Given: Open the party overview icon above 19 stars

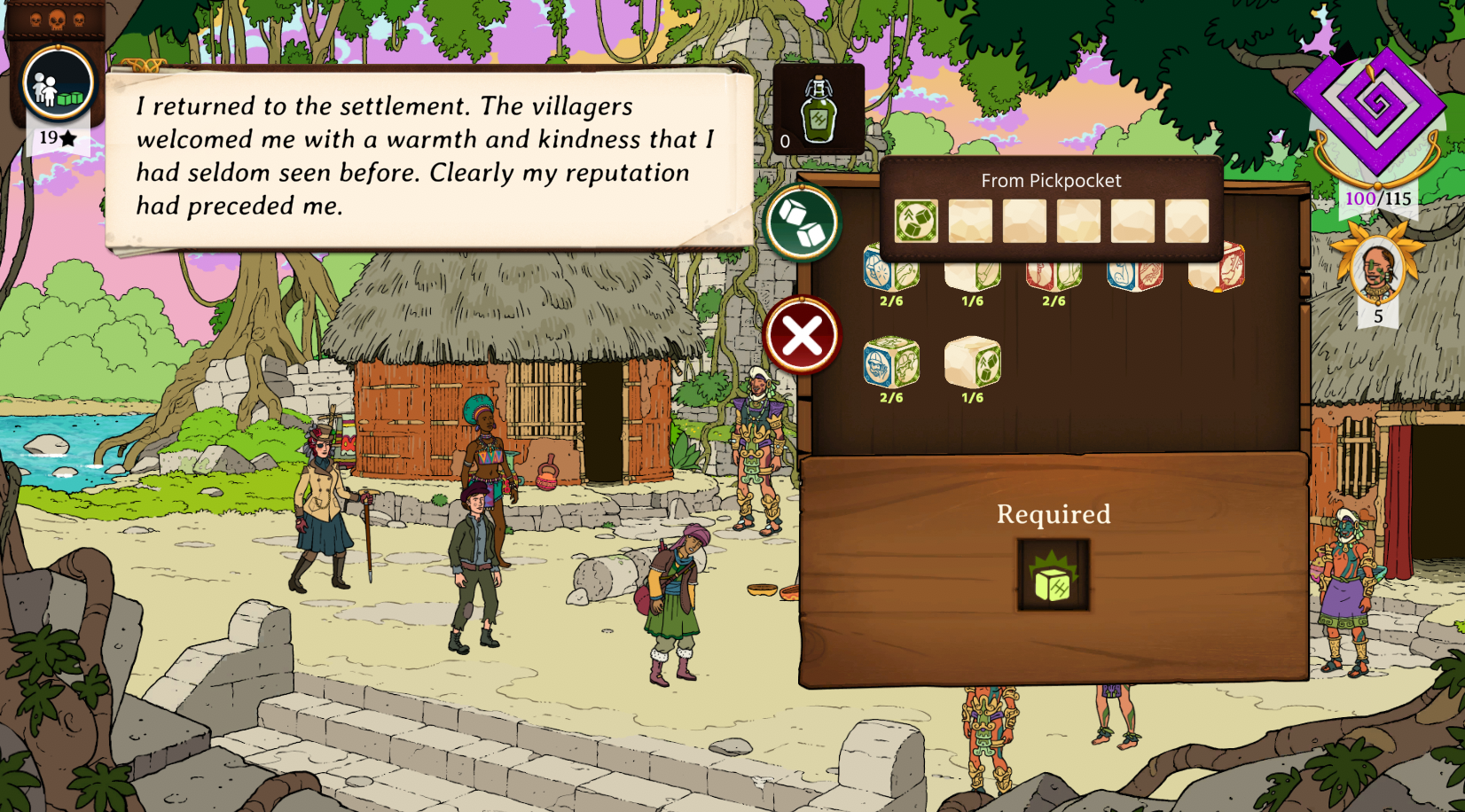Looking at the screenshot, I should coord(59,84).
